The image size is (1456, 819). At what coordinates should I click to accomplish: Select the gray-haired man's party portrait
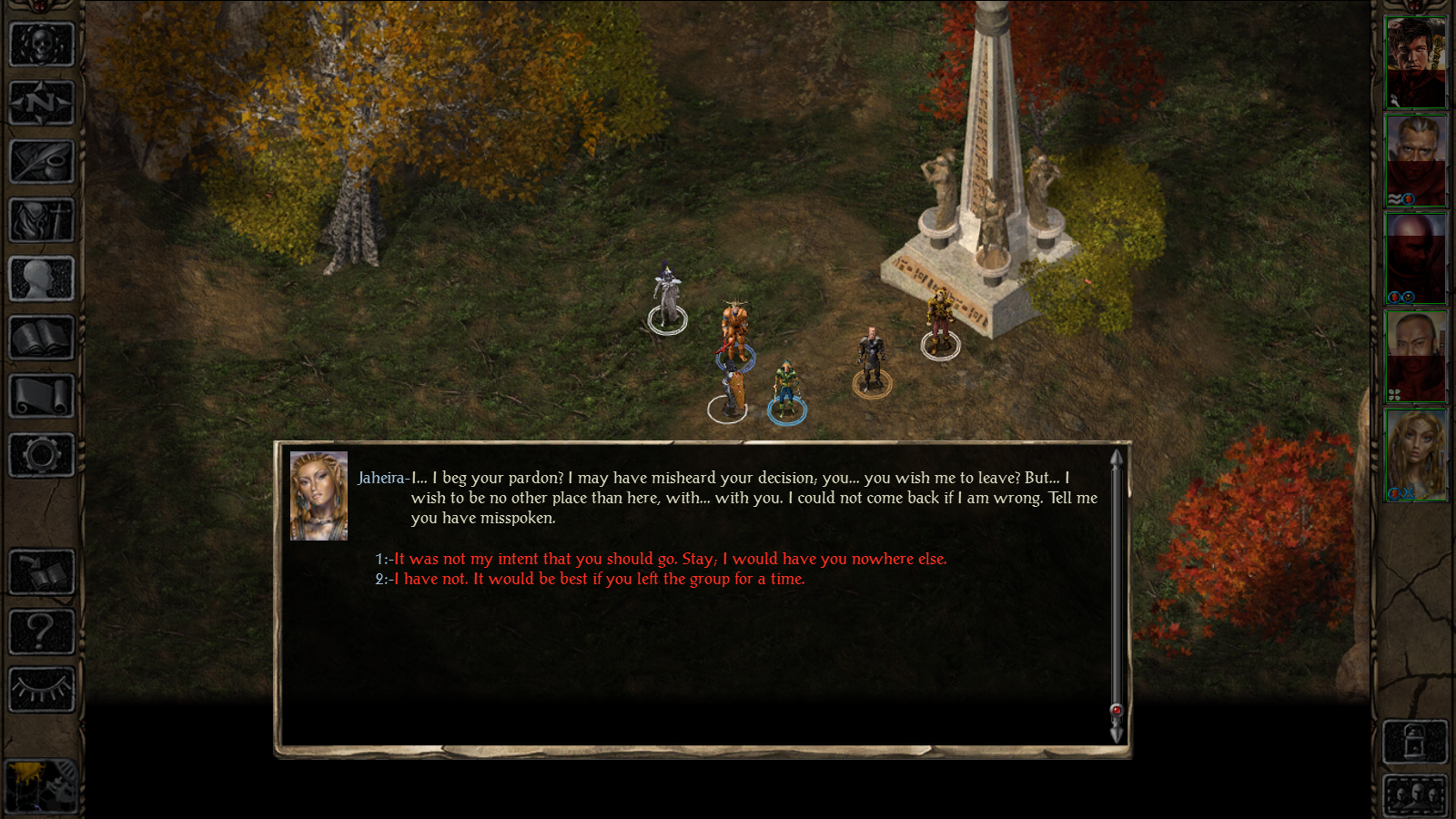coord(1415,160)
